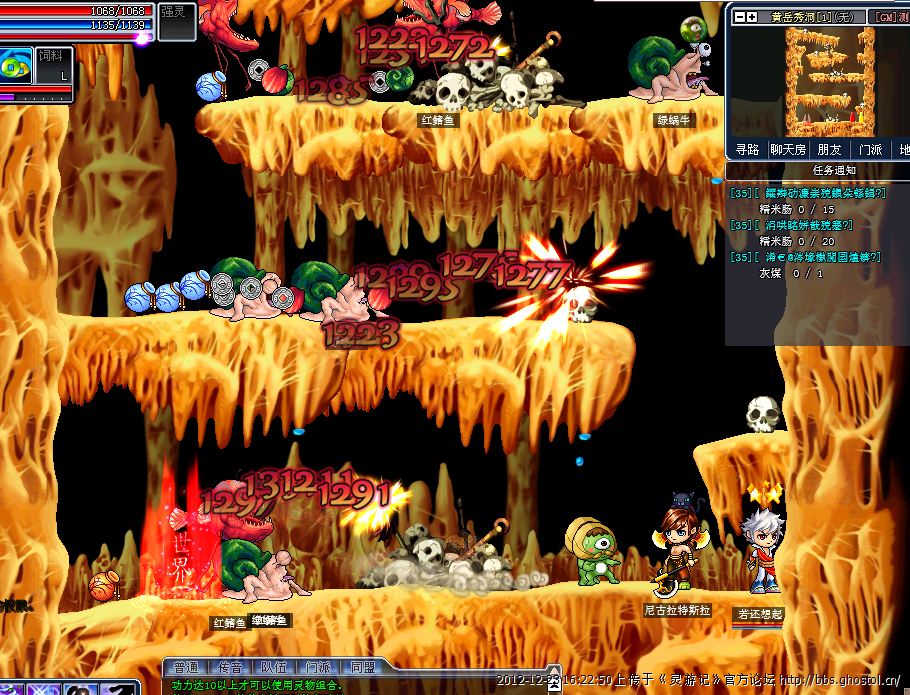910x695 pixels.
Task: Select the green pet portrait icon
Action: tap(16, 66)
